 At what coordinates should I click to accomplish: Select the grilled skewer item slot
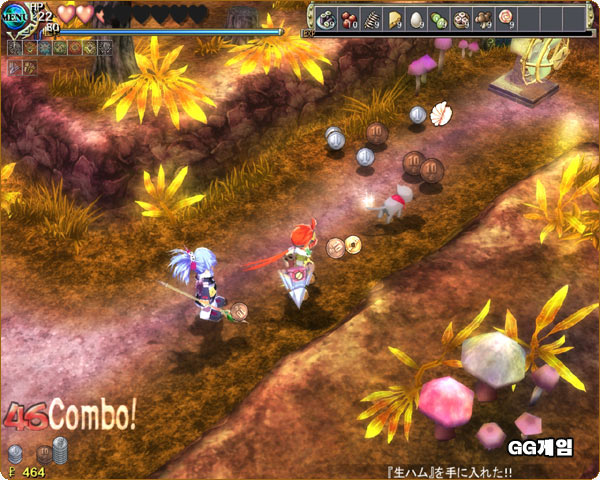372,18
